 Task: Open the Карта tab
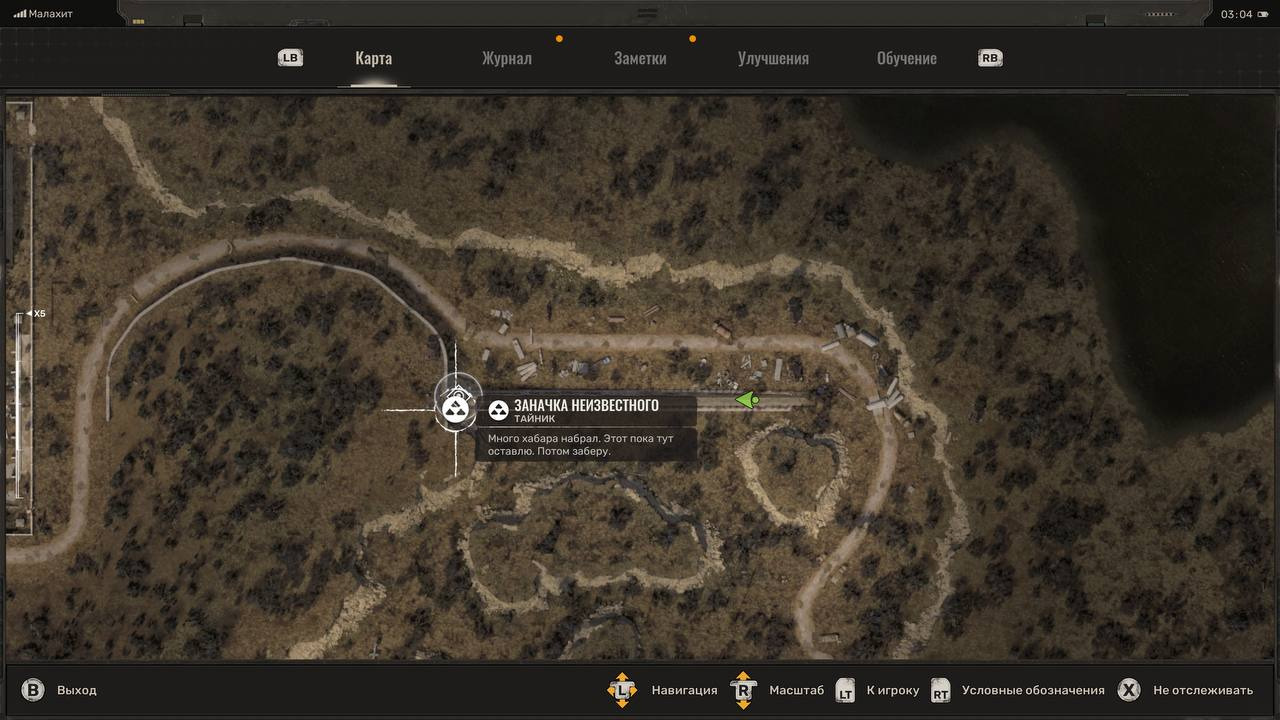pyautogui.click(x=373, y=58)
